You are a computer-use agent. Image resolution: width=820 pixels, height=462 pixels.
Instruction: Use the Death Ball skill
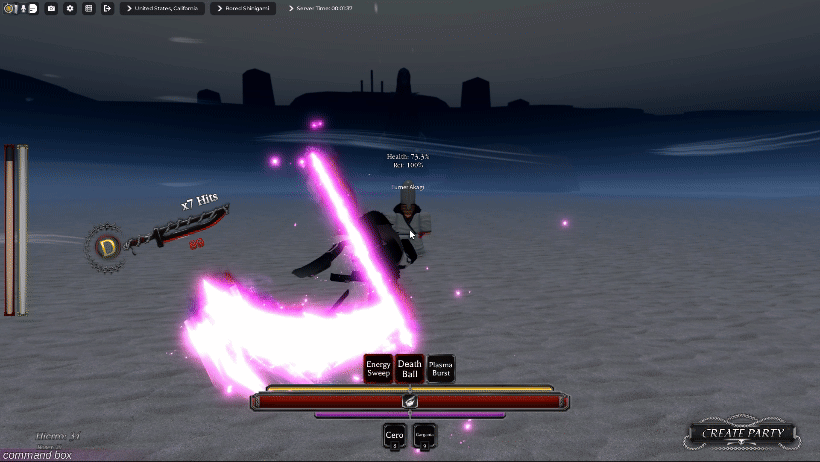409,369
